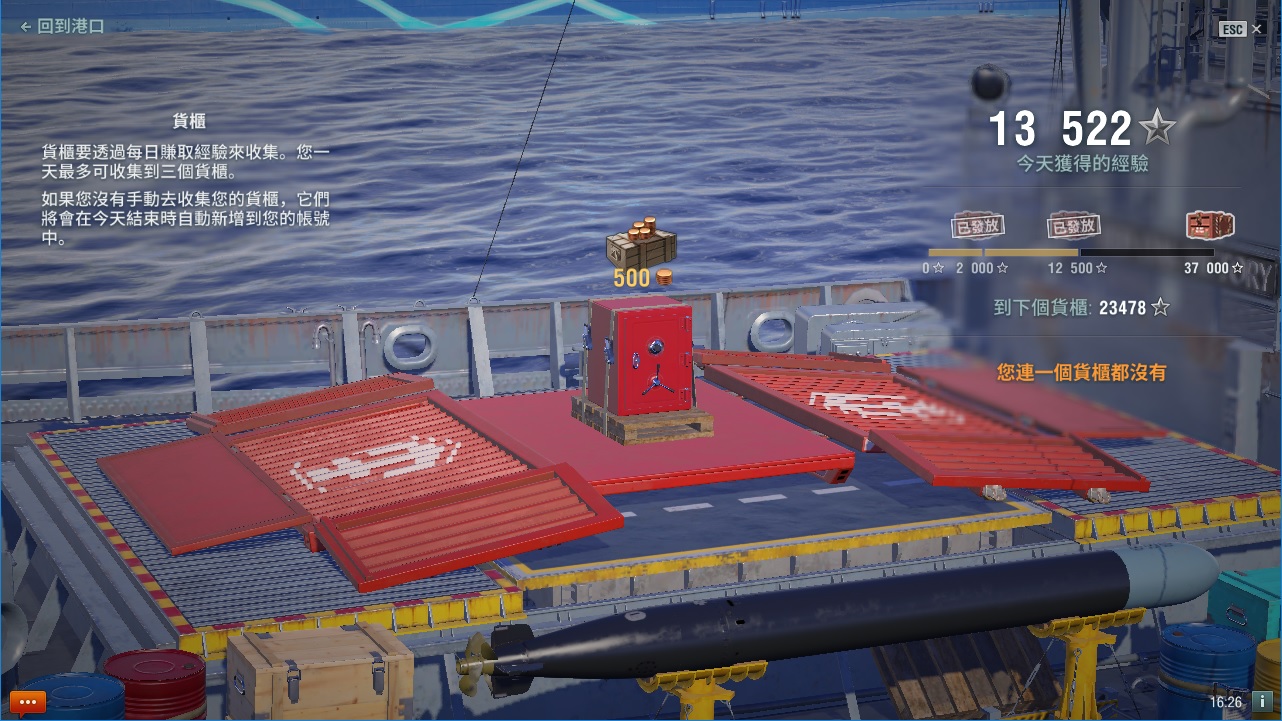This screenshot has height=721, width=1282.
Task: Return to port via 回到港口
Action: point(62,27)
